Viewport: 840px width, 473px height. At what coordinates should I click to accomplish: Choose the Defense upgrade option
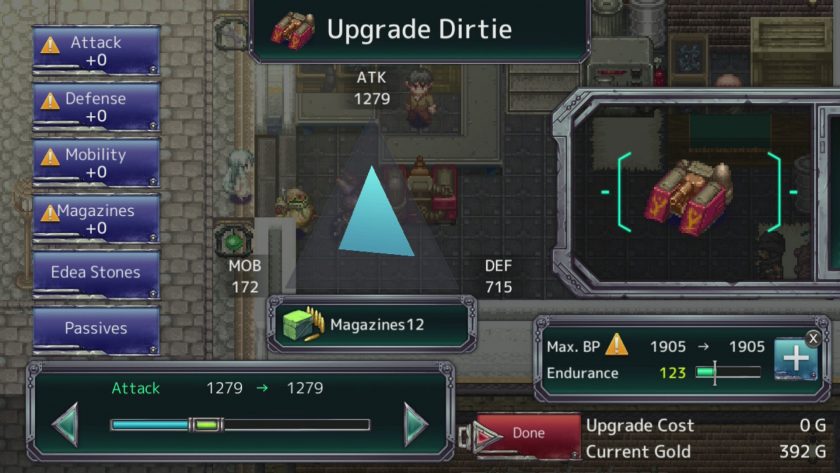(x=96, y=107)
